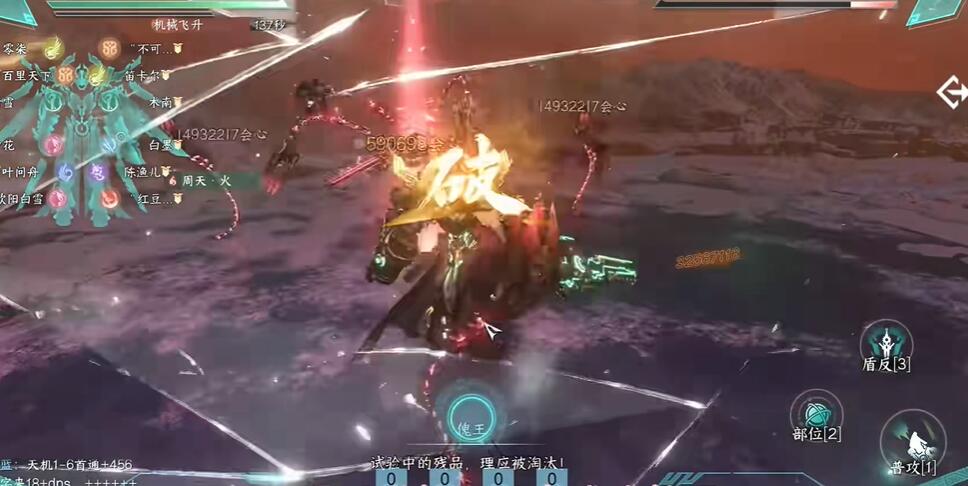This screenshot has width=968, height=486.
Task: Use the 部位[2] part-targeting skill
Action: (815, 411)
